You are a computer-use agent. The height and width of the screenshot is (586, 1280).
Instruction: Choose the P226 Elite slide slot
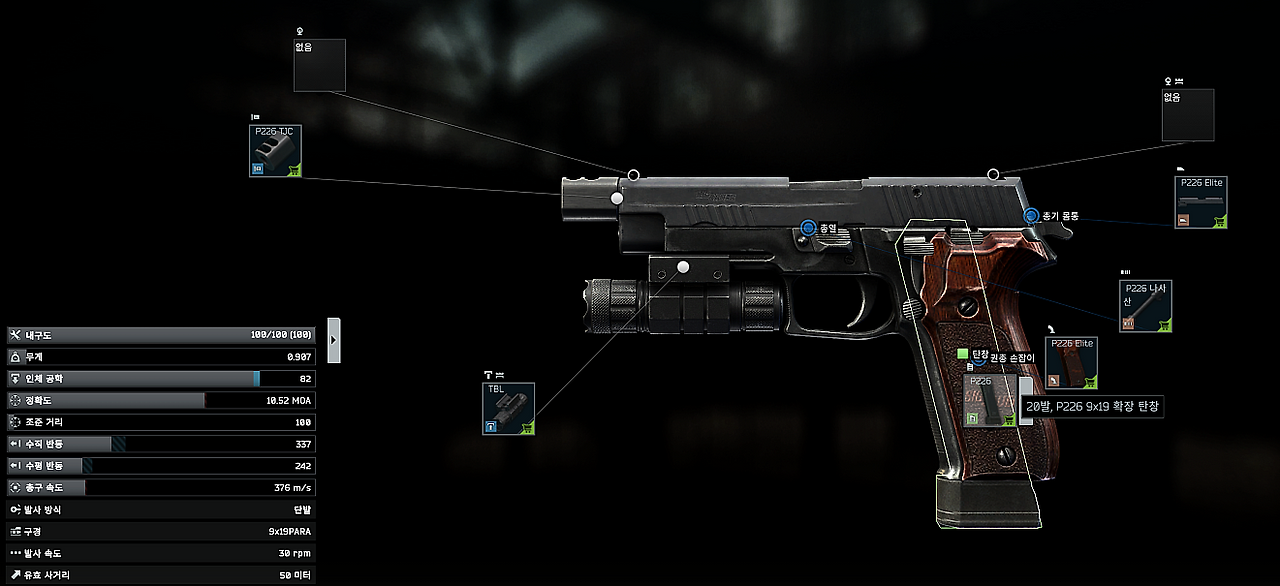coord(1201,203)
